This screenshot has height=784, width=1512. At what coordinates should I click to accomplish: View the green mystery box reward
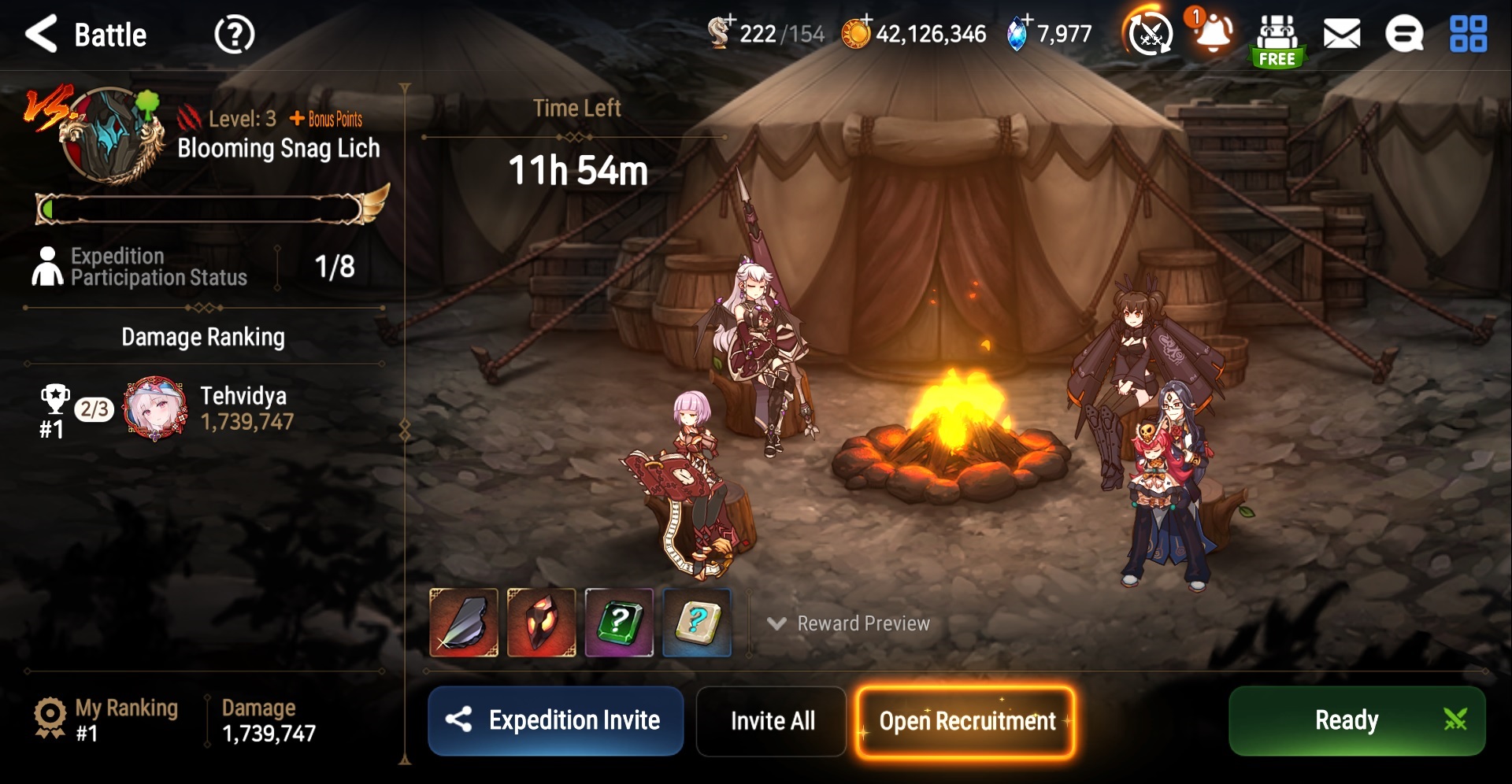[x=619, y=623]
